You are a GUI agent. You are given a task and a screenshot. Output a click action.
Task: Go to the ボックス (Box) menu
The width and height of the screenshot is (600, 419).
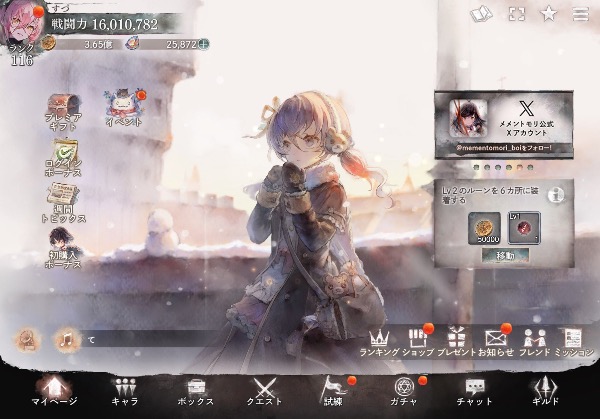(x=195, y=392)
